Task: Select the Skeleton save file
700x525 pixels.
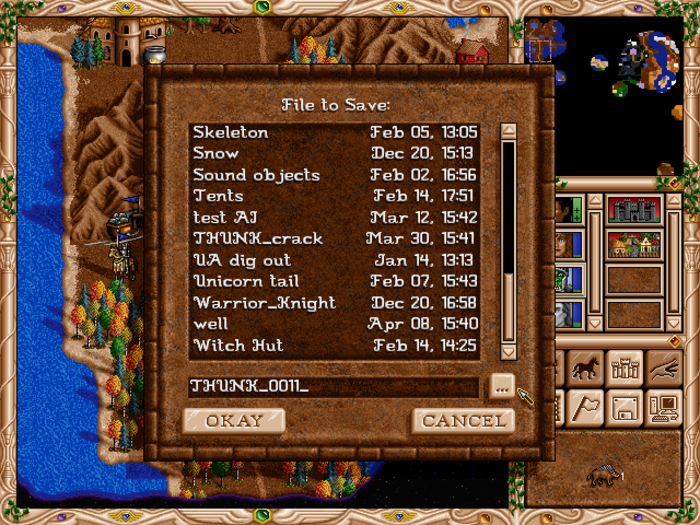Action: (334, 132)
